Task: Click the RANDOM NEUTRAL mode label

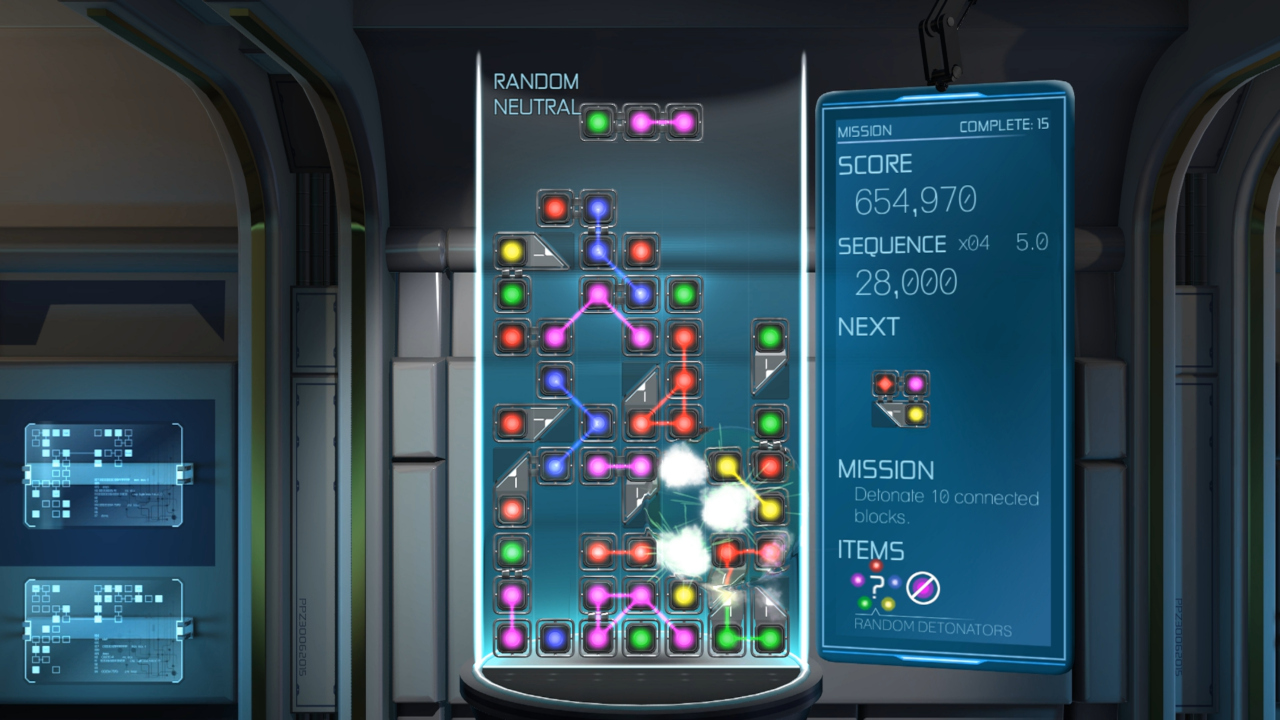Action: pyautogui.click(x=536, y=93)
